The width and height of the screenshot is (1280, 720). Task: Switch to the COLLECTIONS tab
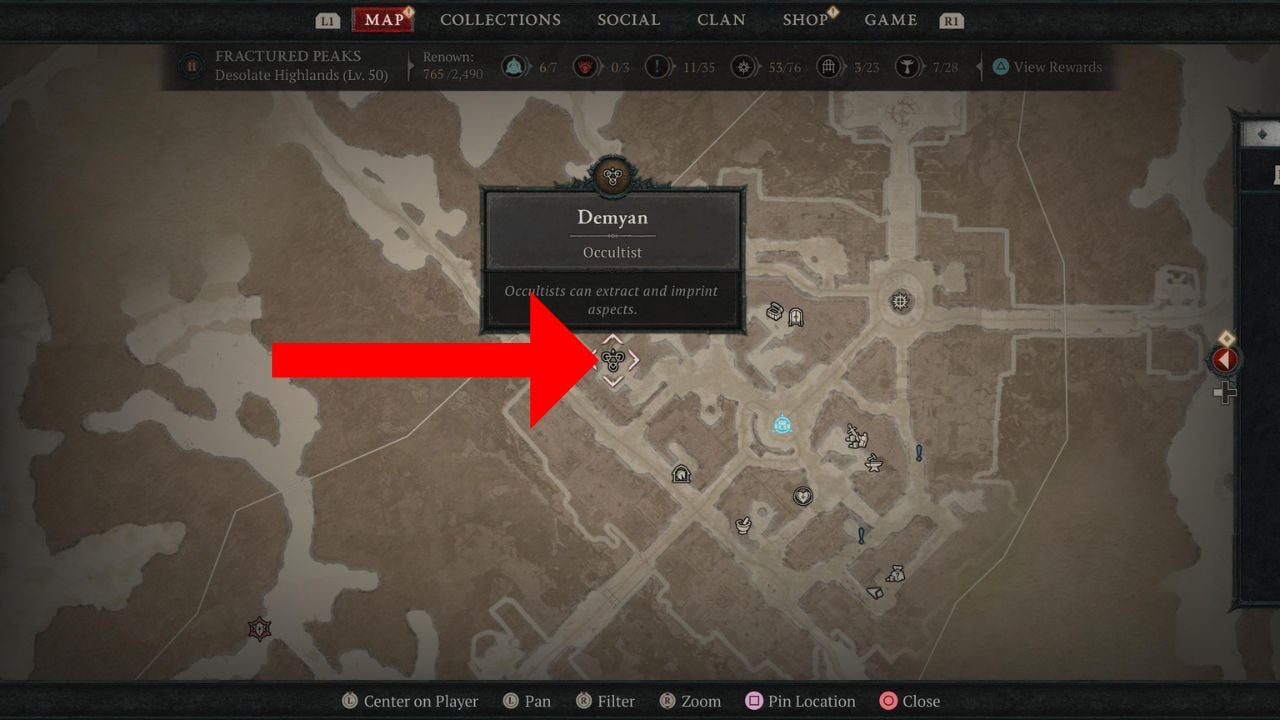pyautogui.click(x=500, y=19)
